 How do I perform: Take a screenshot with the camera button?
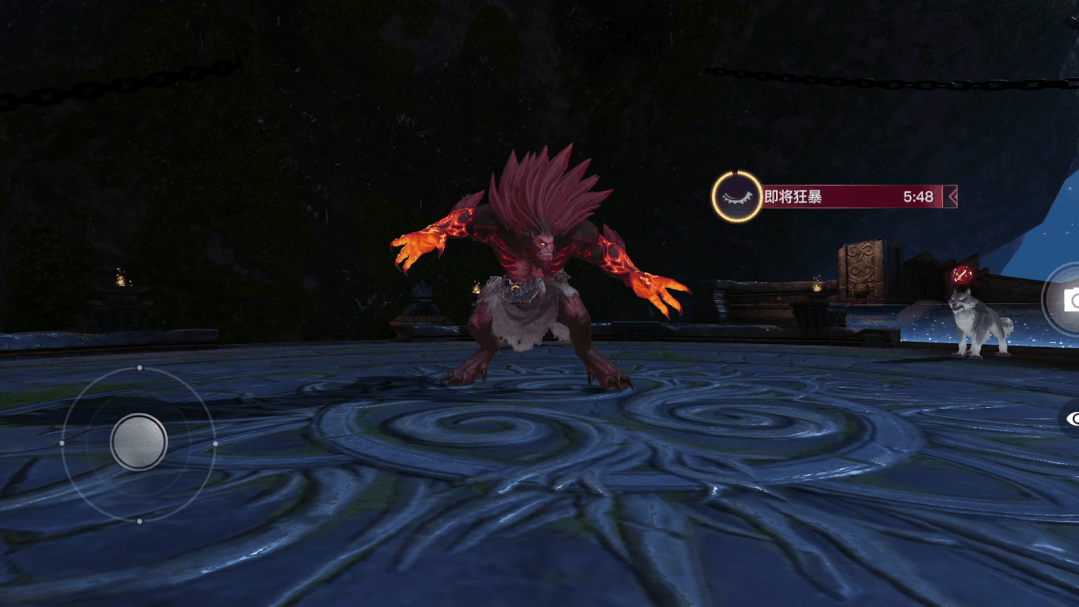pos(1067,300)
